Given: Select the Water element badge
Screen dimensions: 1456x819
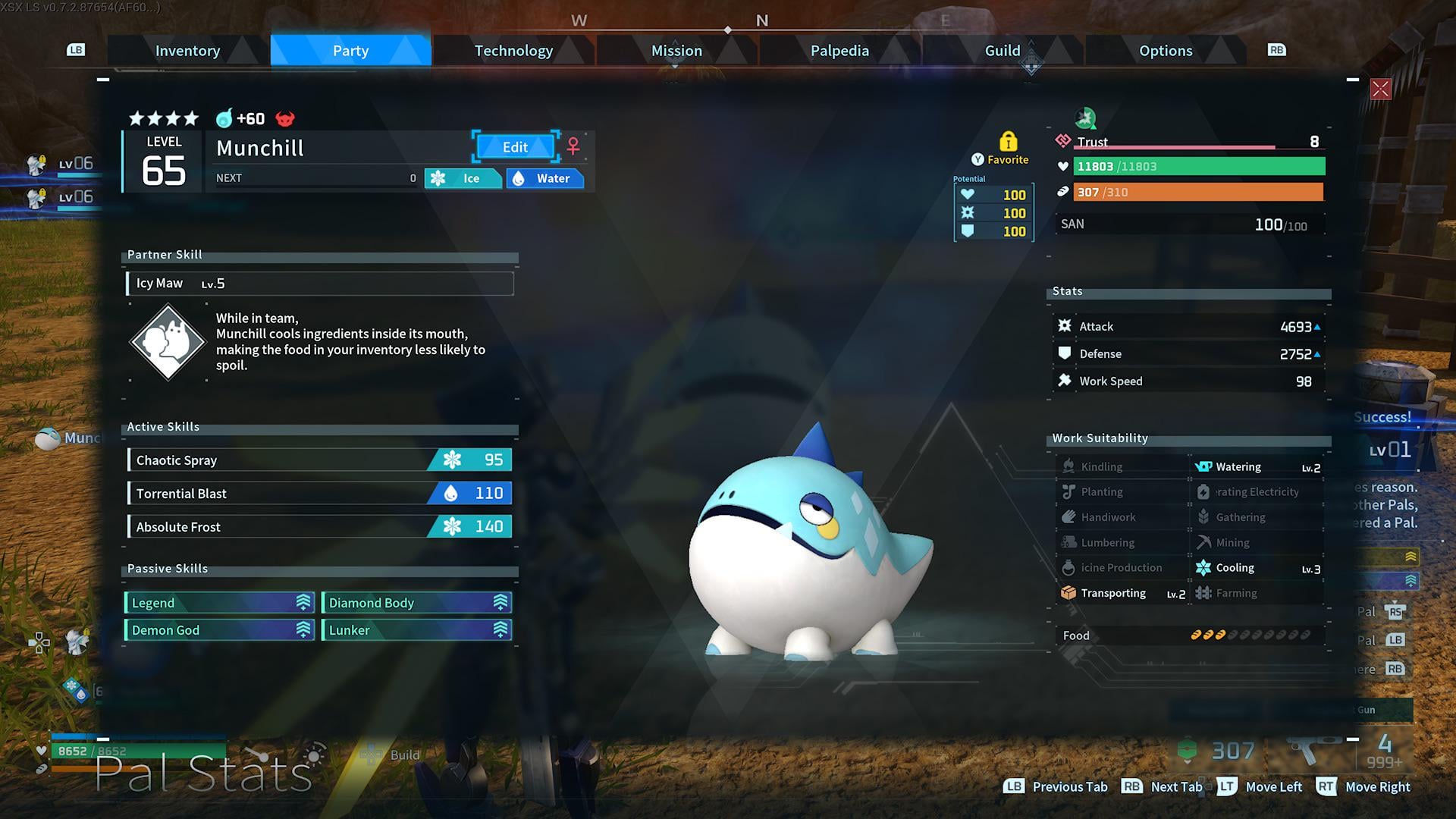Looking at the screenshot, I should (x=544, y=179).
